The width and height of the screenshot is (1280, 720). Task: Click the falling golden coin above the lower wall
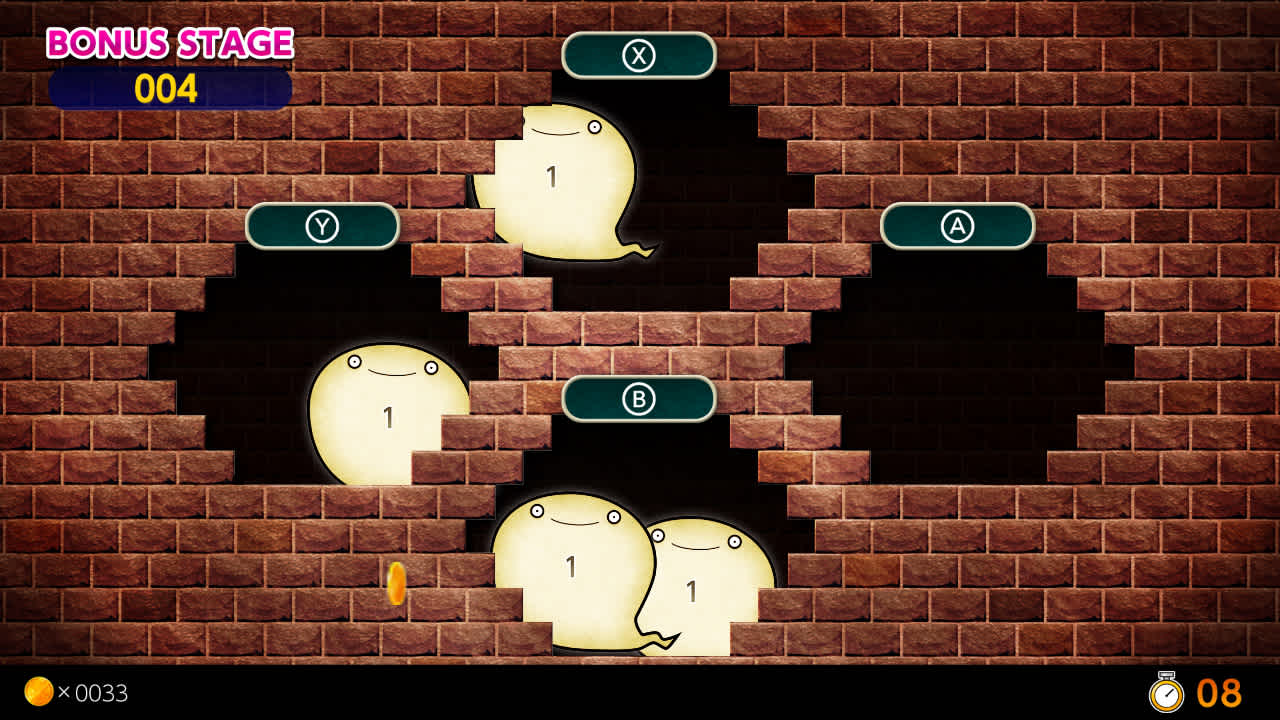[x=394, y=584]
